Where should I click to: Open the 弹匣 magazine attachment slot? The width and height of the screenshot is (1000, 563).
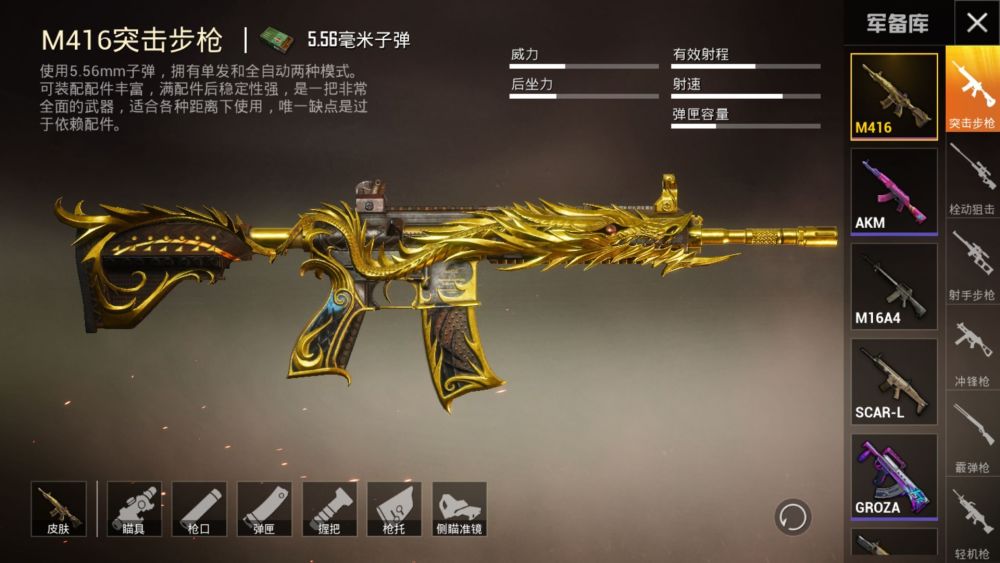(x=264, y=508)
